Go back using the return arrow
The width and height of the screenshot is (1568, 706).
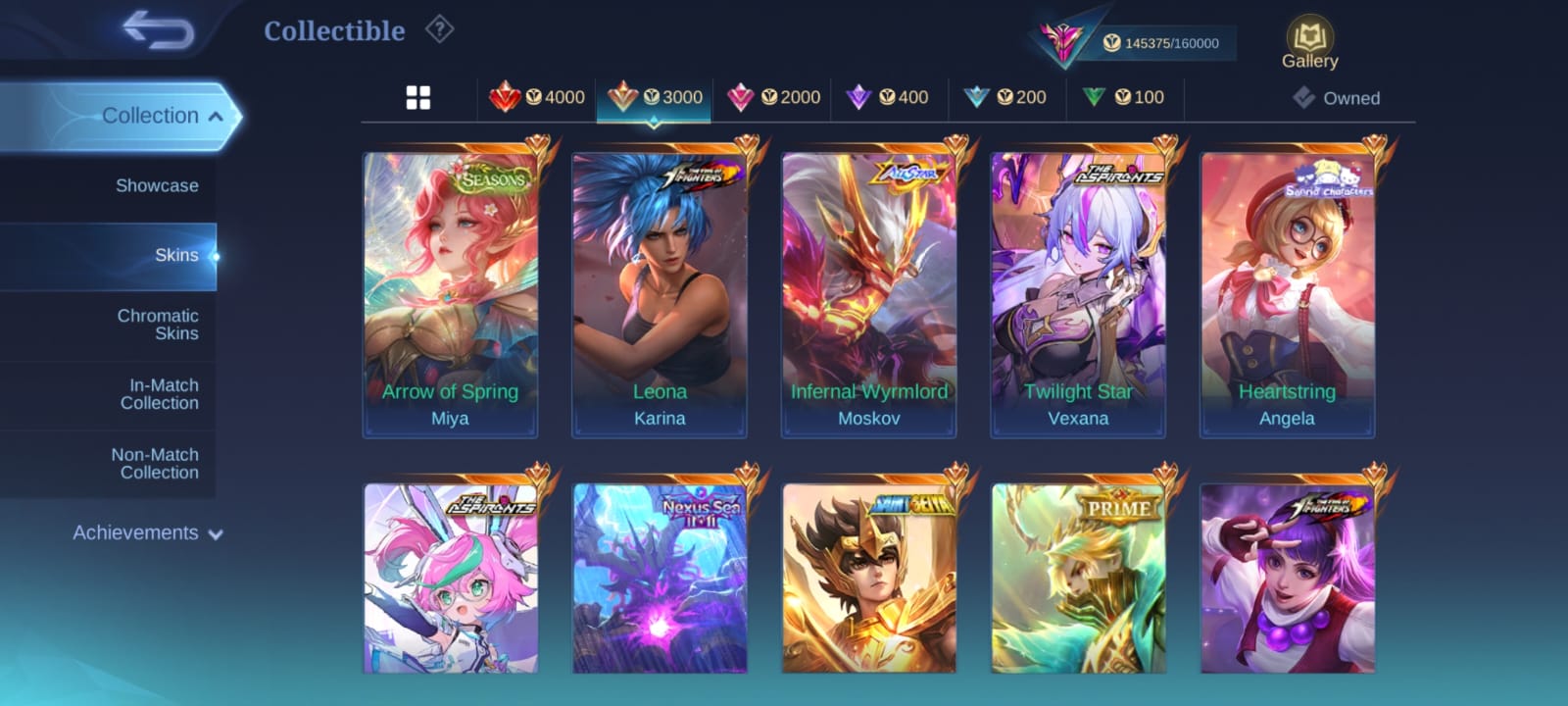tap(159, 30)
